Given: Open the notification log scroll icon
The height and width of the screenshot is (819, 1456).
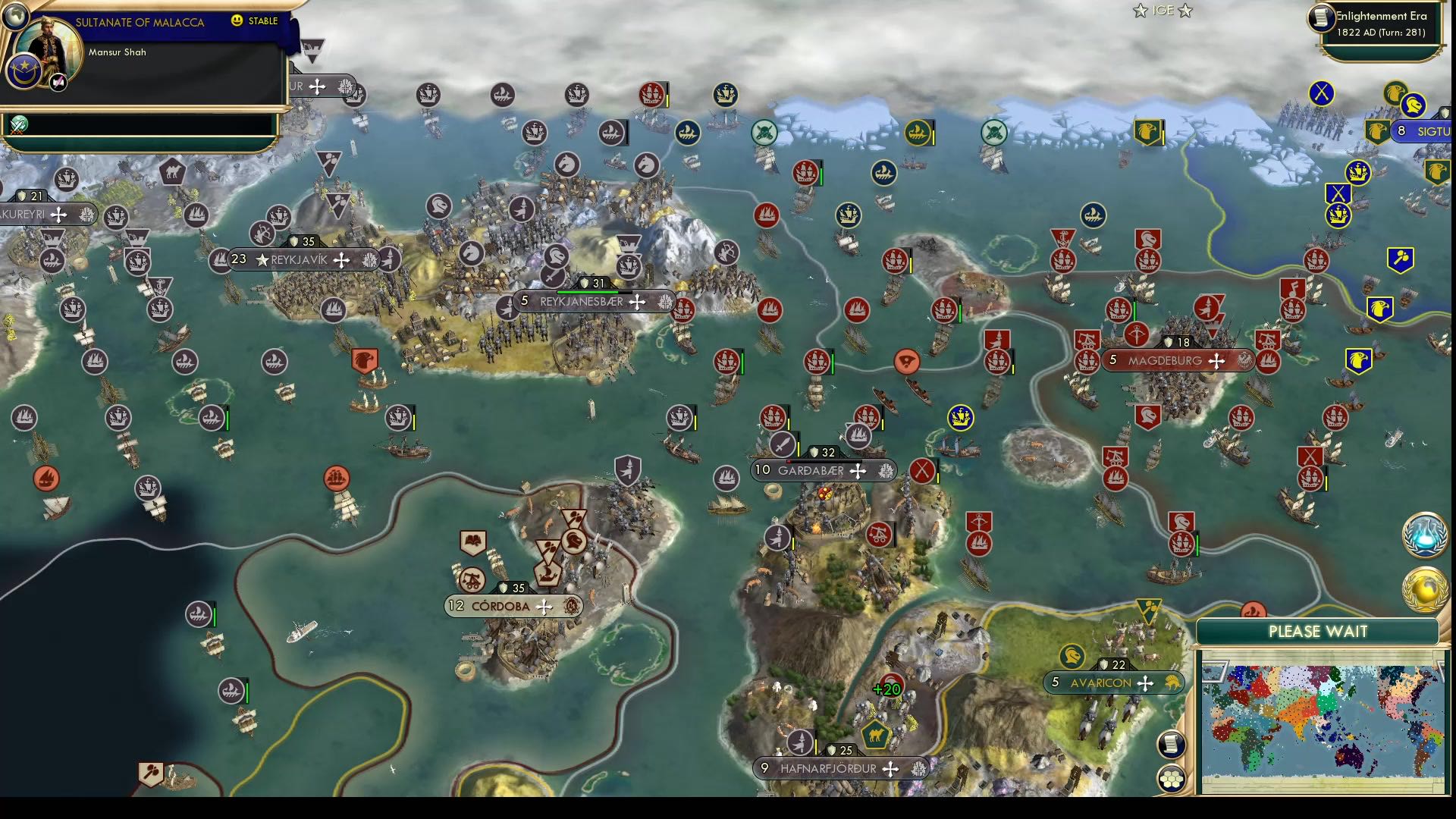Looking at the screenshot, I should tap(1171, 745).
